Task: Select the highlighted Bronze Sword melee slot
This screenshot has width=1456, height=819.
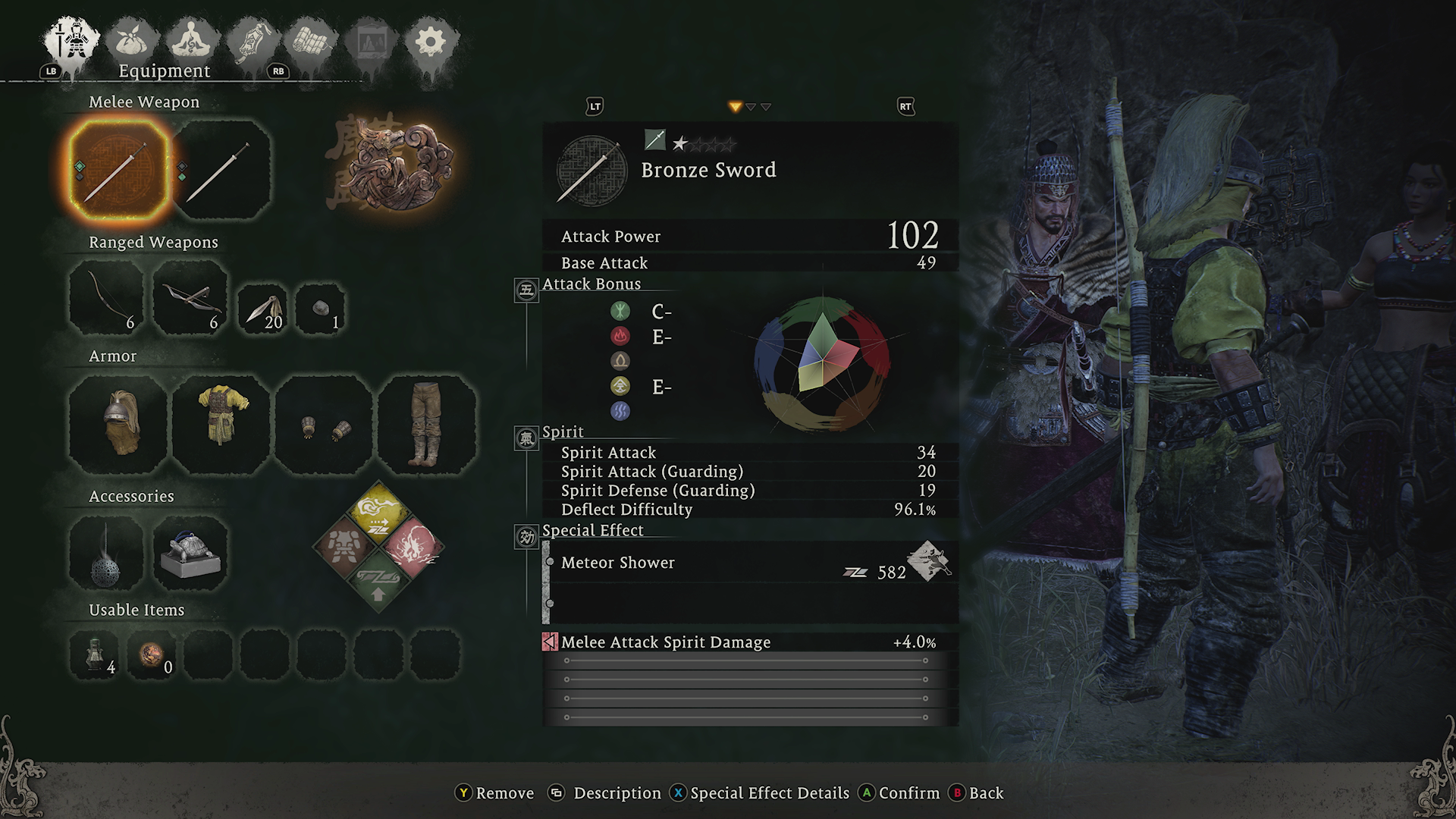Action: 118,170
